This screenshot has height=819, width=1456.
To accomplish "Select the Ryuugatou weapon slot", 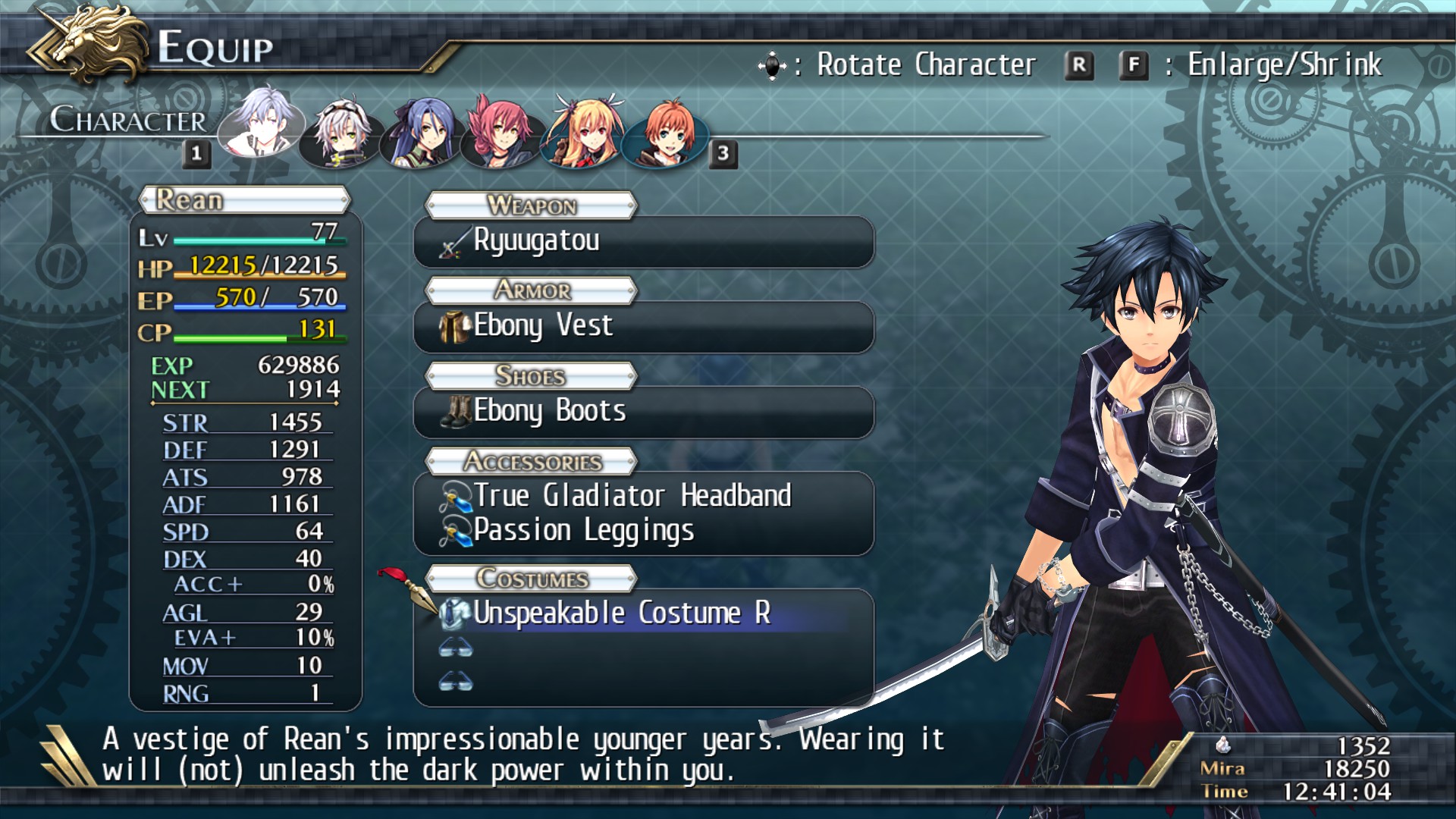I will pyautogui.click(x=643, y=242).
